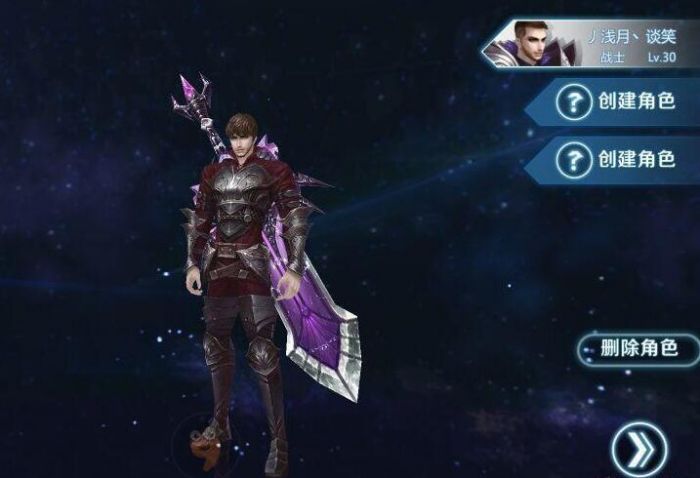Enter the game with the double-arrow button
Screen dimensions: 700x478
pos(639,447)
